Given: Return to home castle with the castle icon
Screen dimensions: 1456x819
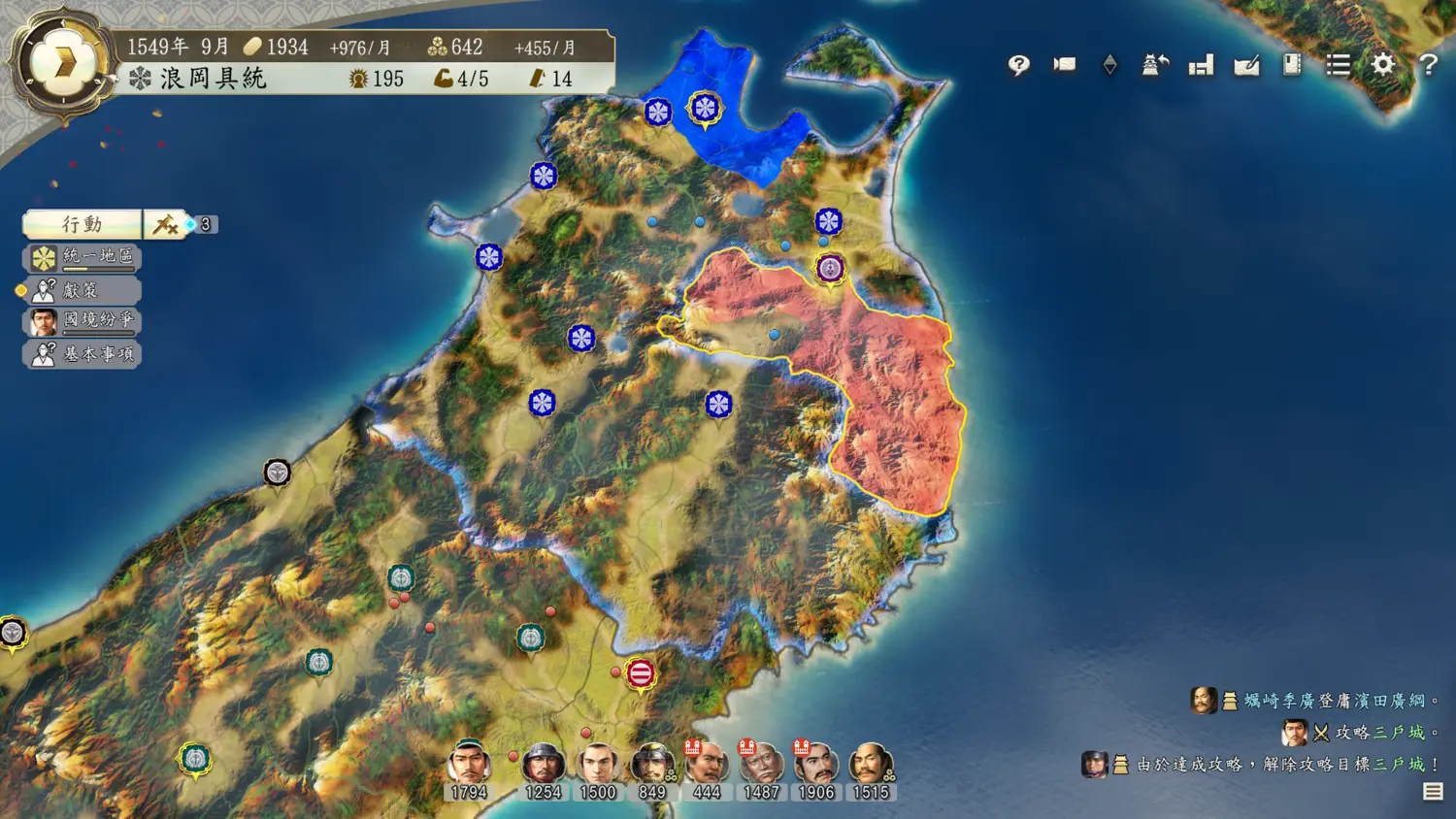Looking at the screenshot, I should [x=1155, y=65].
